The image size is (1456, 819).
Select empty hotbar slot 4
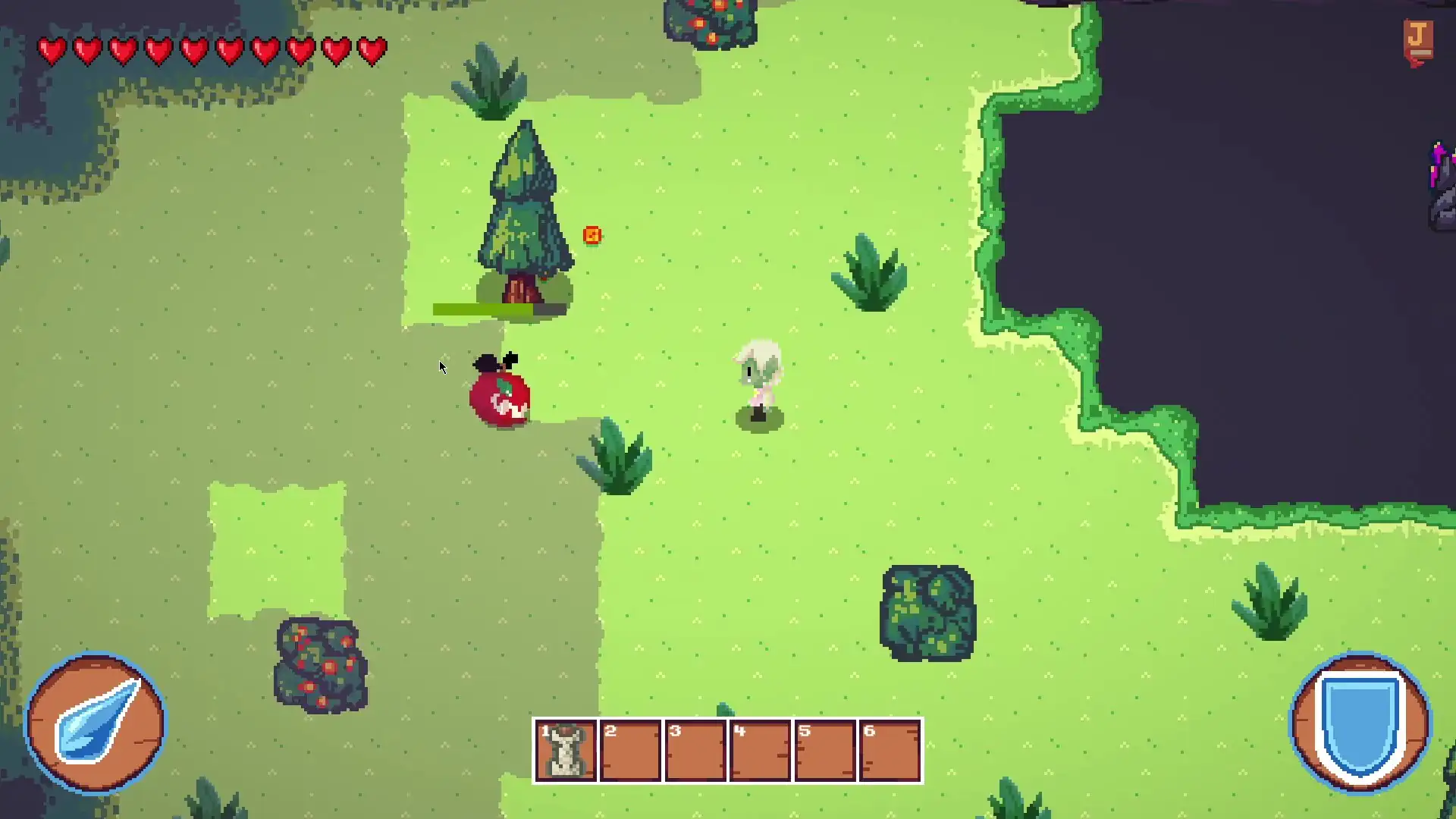[761, 751]
